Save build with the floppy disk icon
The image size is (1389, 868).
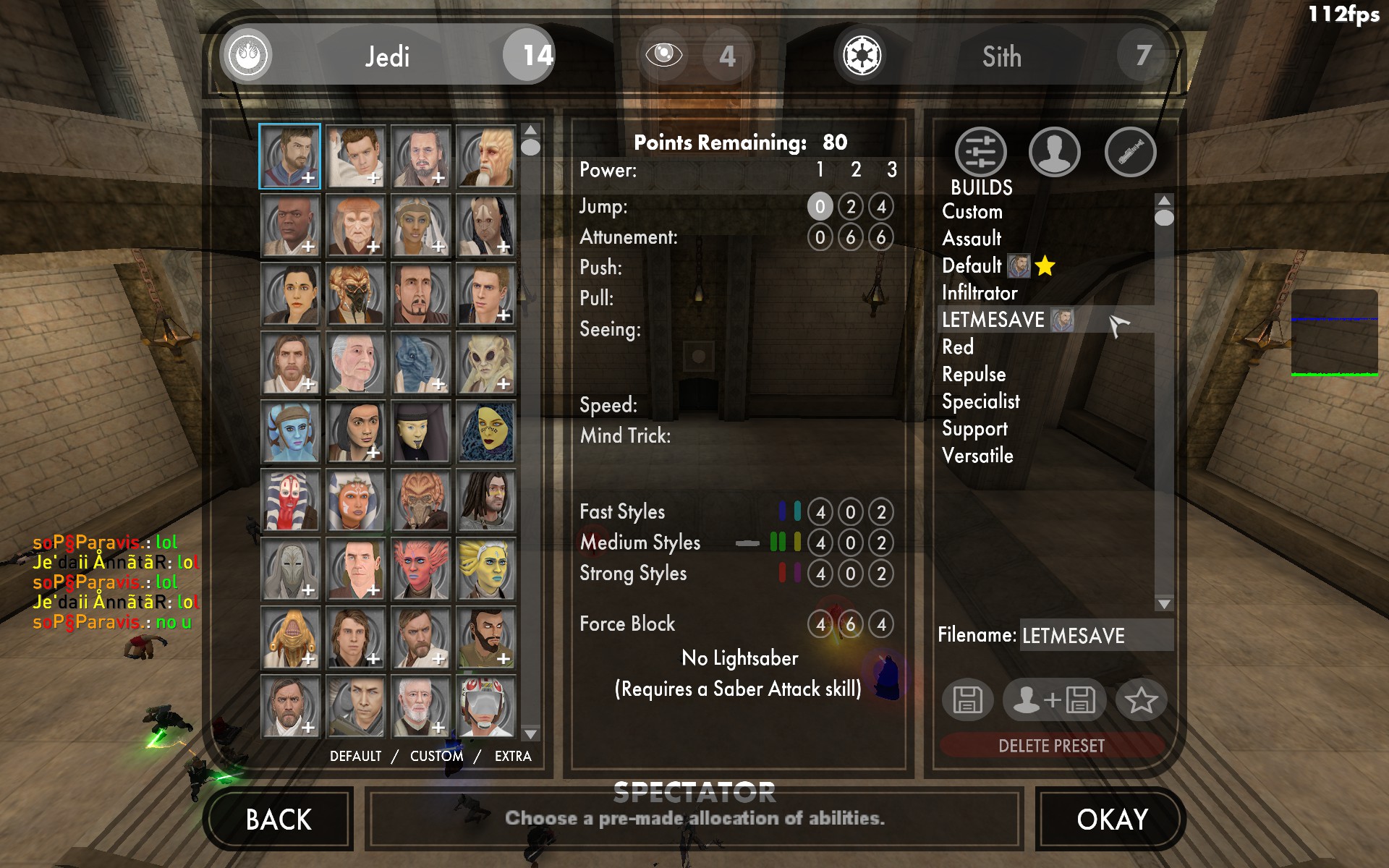click(x=967, y=699)
